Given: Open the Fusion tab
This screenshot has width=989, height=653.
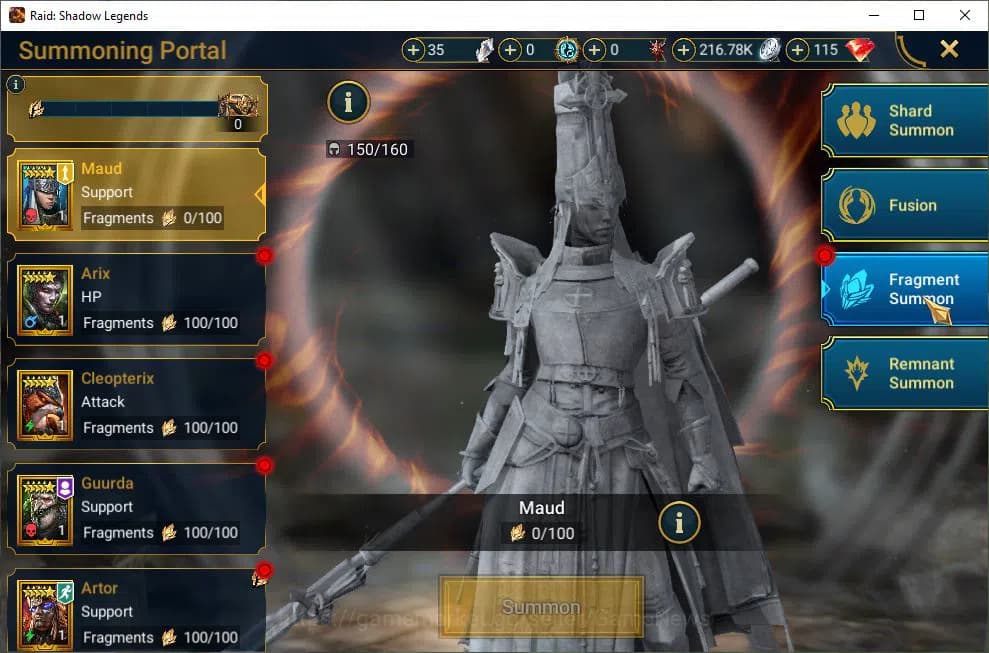Looking at the screenshot, I should click(x=905, y=205).
